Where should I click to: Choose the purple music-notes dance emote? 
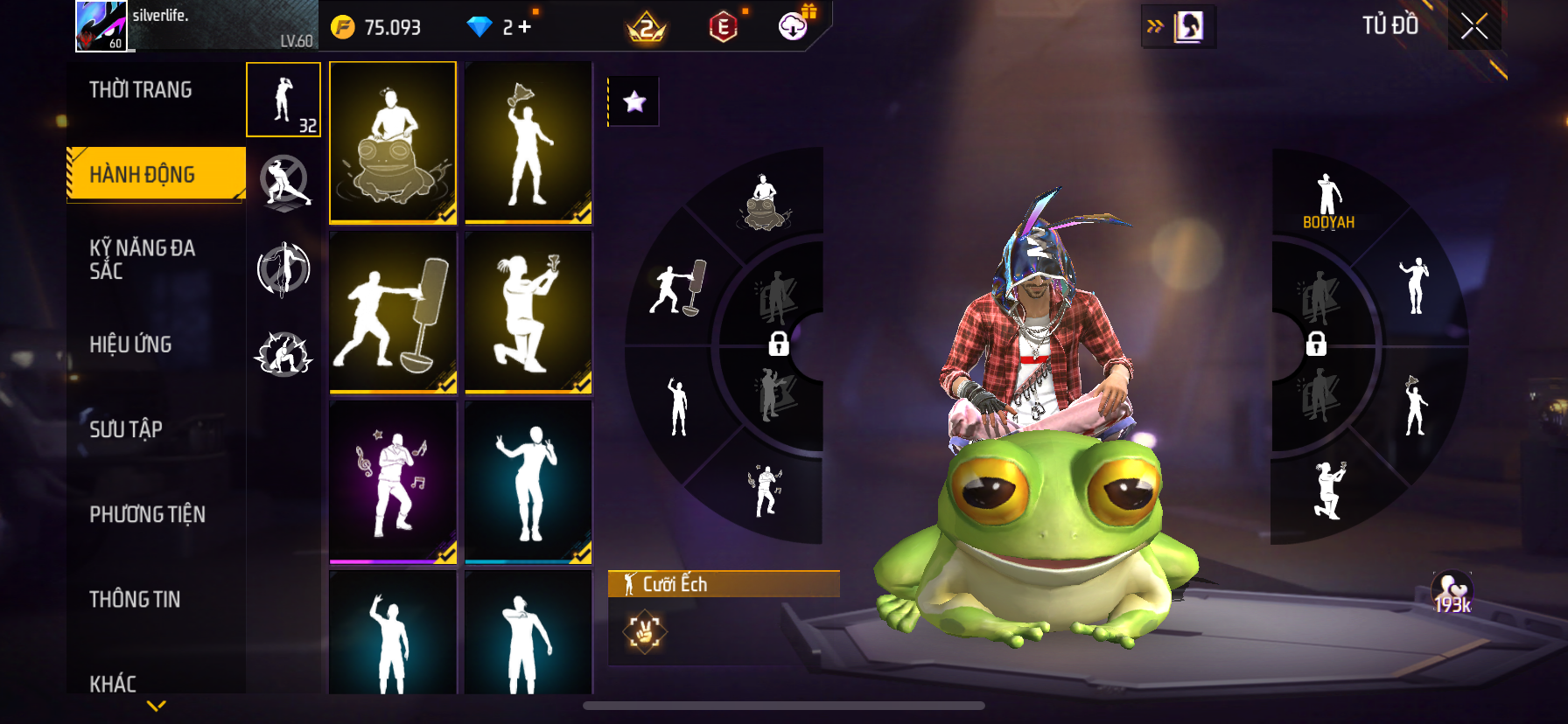[x=393, y=482]
